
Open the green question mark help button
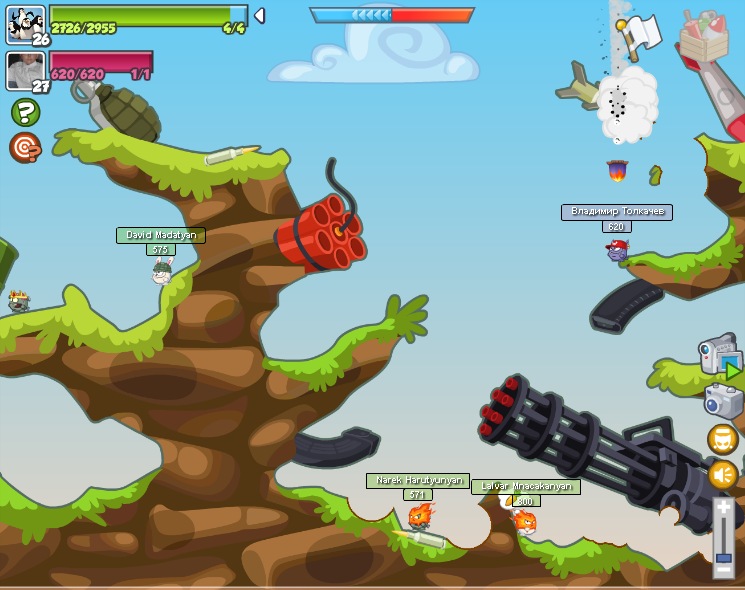pos(25,112)
